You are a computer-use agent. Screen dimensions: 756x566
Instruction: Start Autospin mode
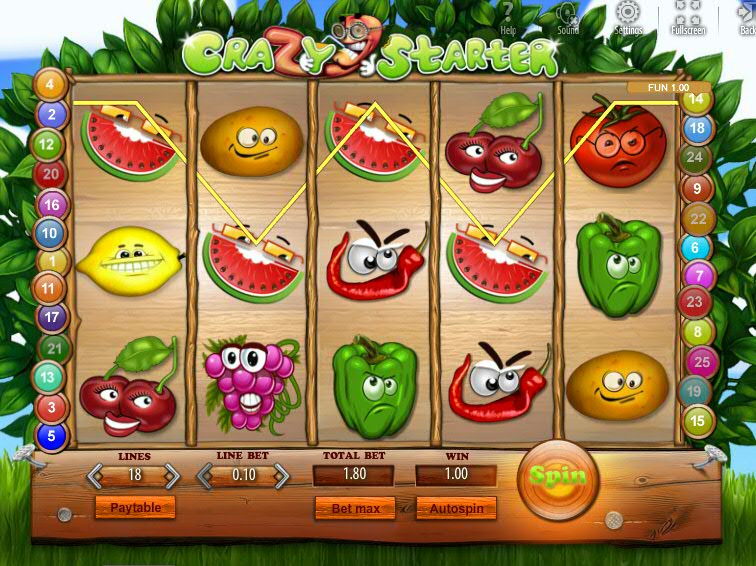click(x=456, y=509)
